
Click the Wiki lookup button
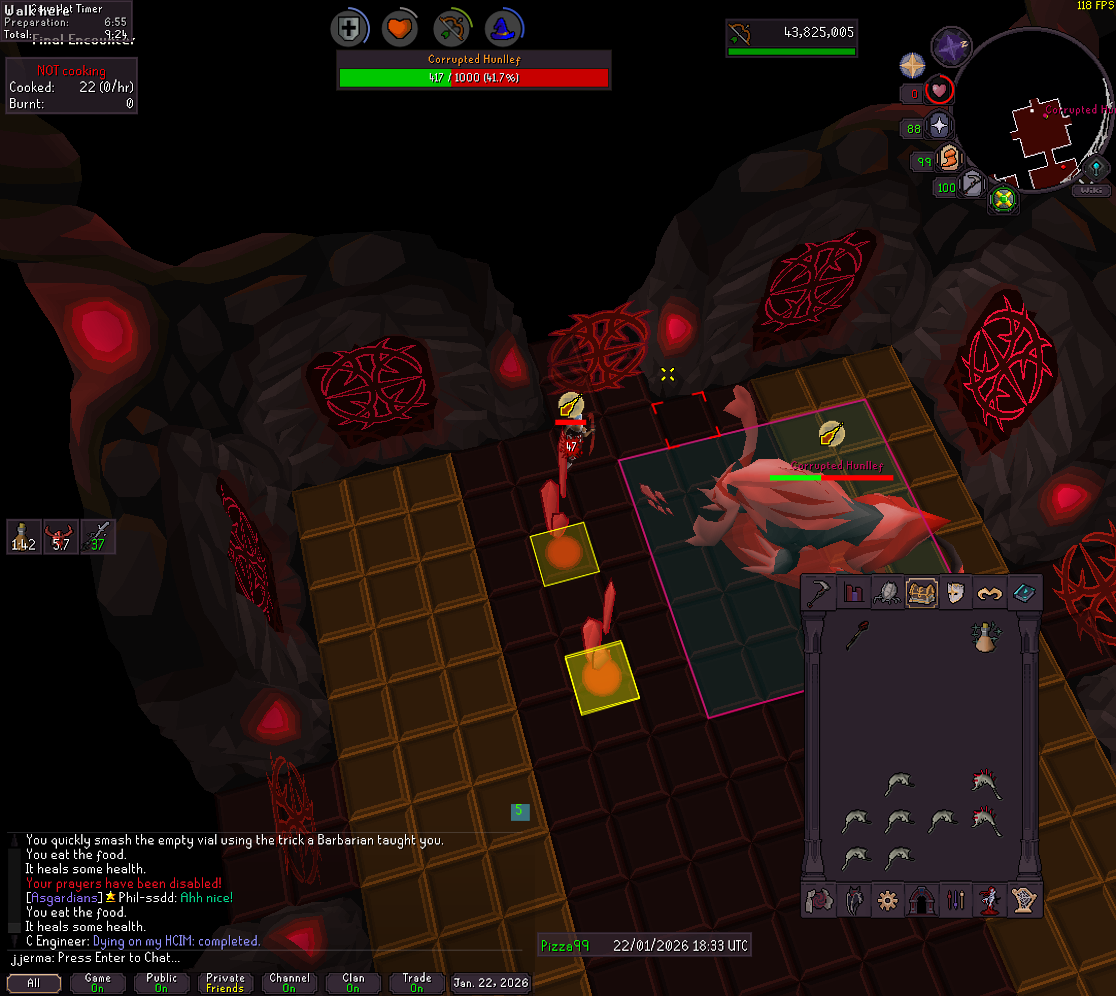pyautogui.click(x=1091, y=190)
